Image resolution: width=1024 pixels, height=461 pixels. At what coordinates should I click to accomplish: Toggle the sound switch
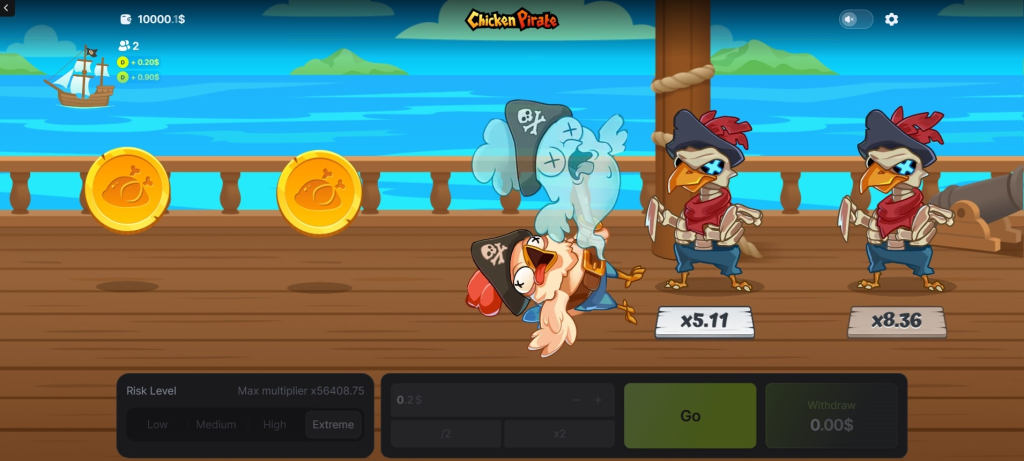point(855,19)
